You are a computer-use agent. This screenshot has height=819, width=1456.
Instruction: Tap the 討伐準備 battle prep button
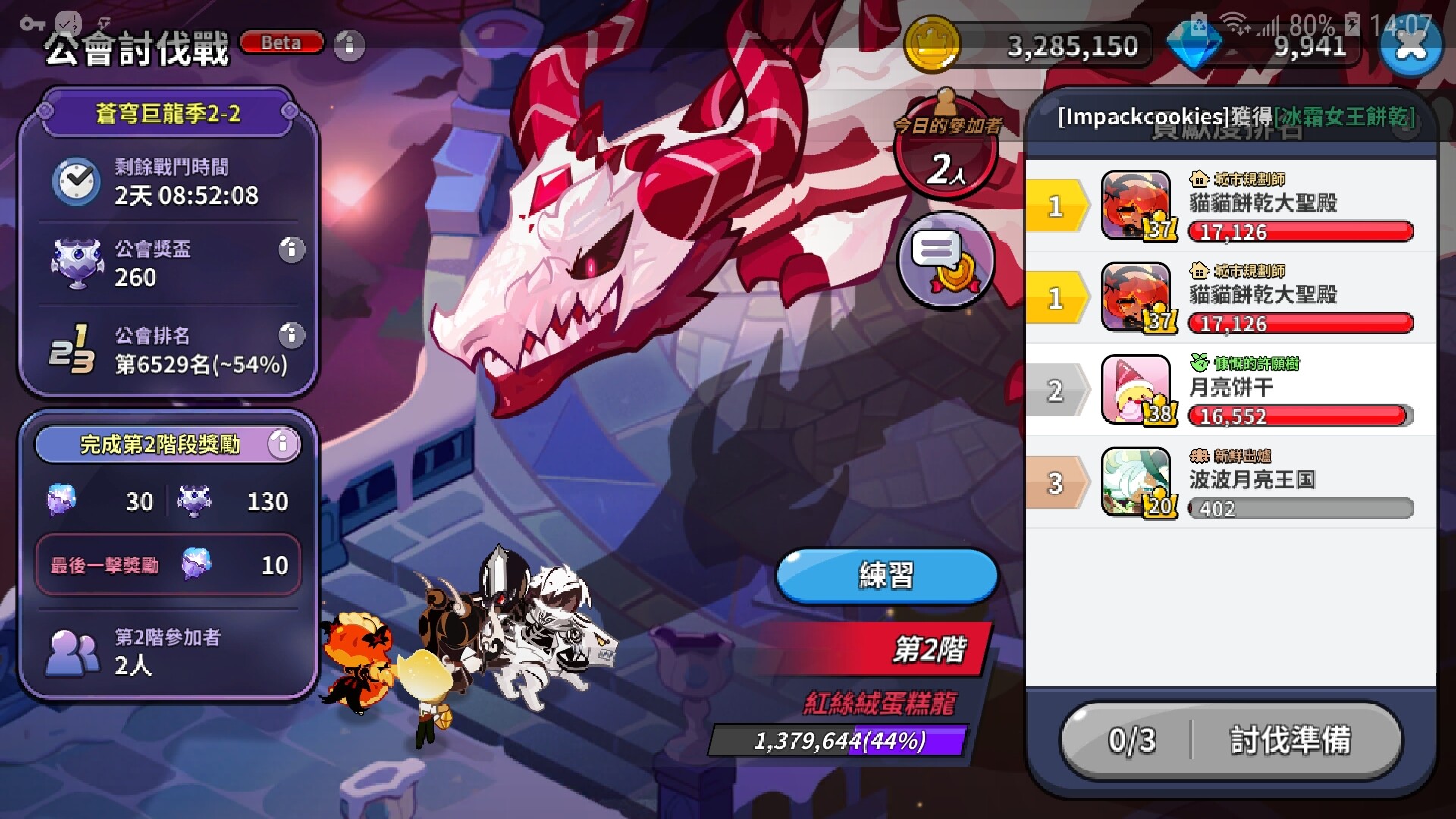[1232, 740]
